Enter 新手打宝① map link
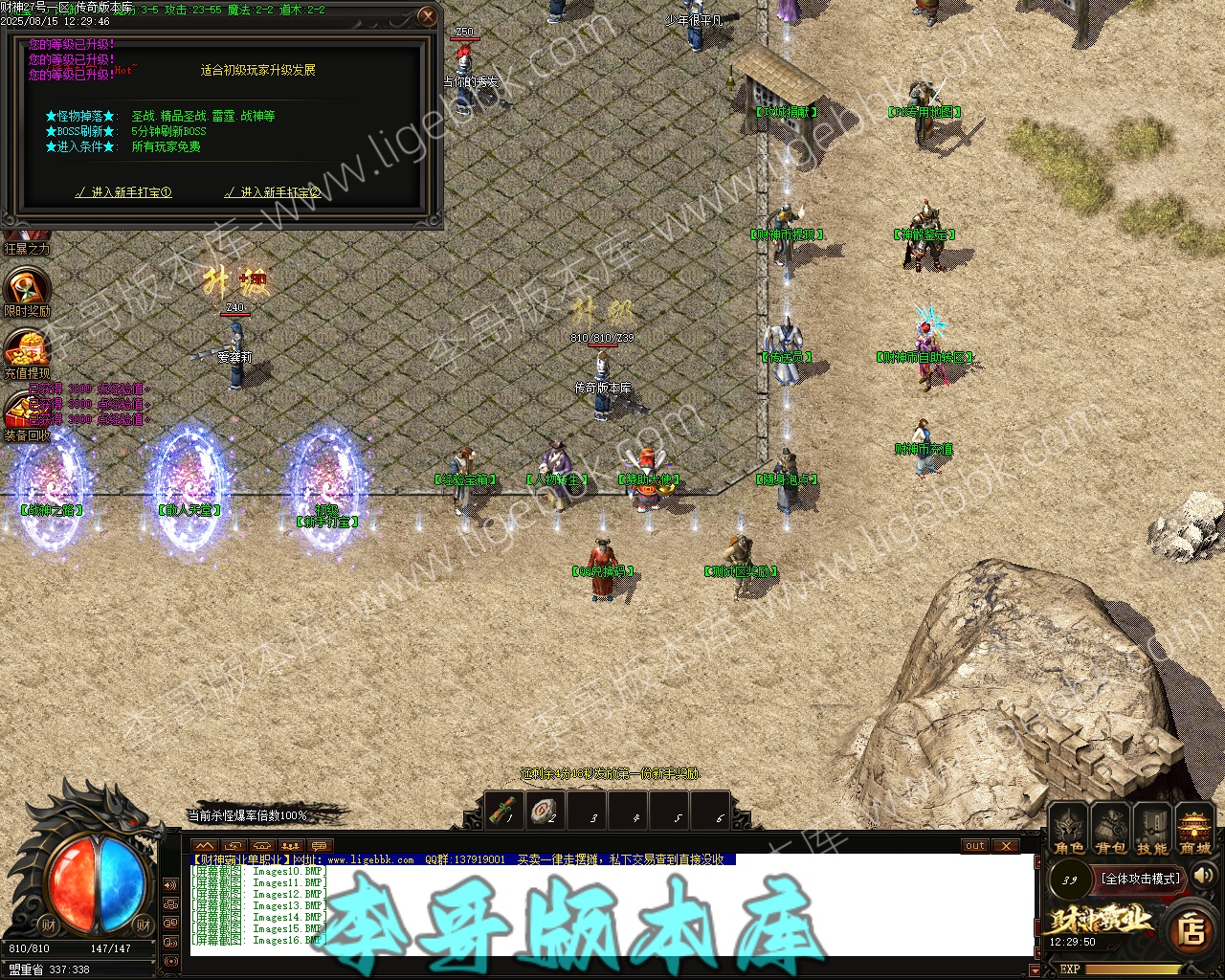 point(123,192)
